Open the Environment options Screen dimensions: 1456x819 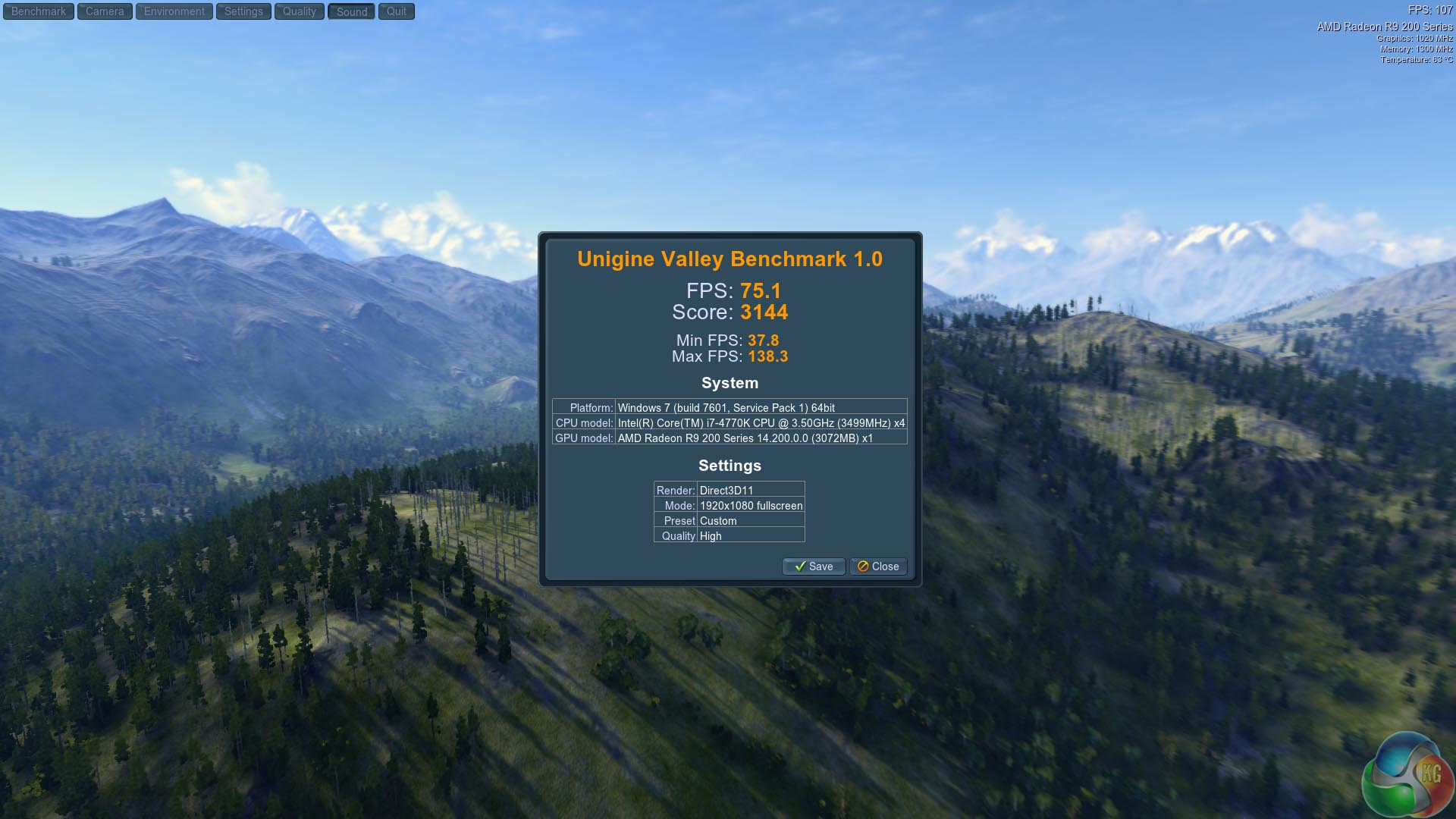coord(174,11)
